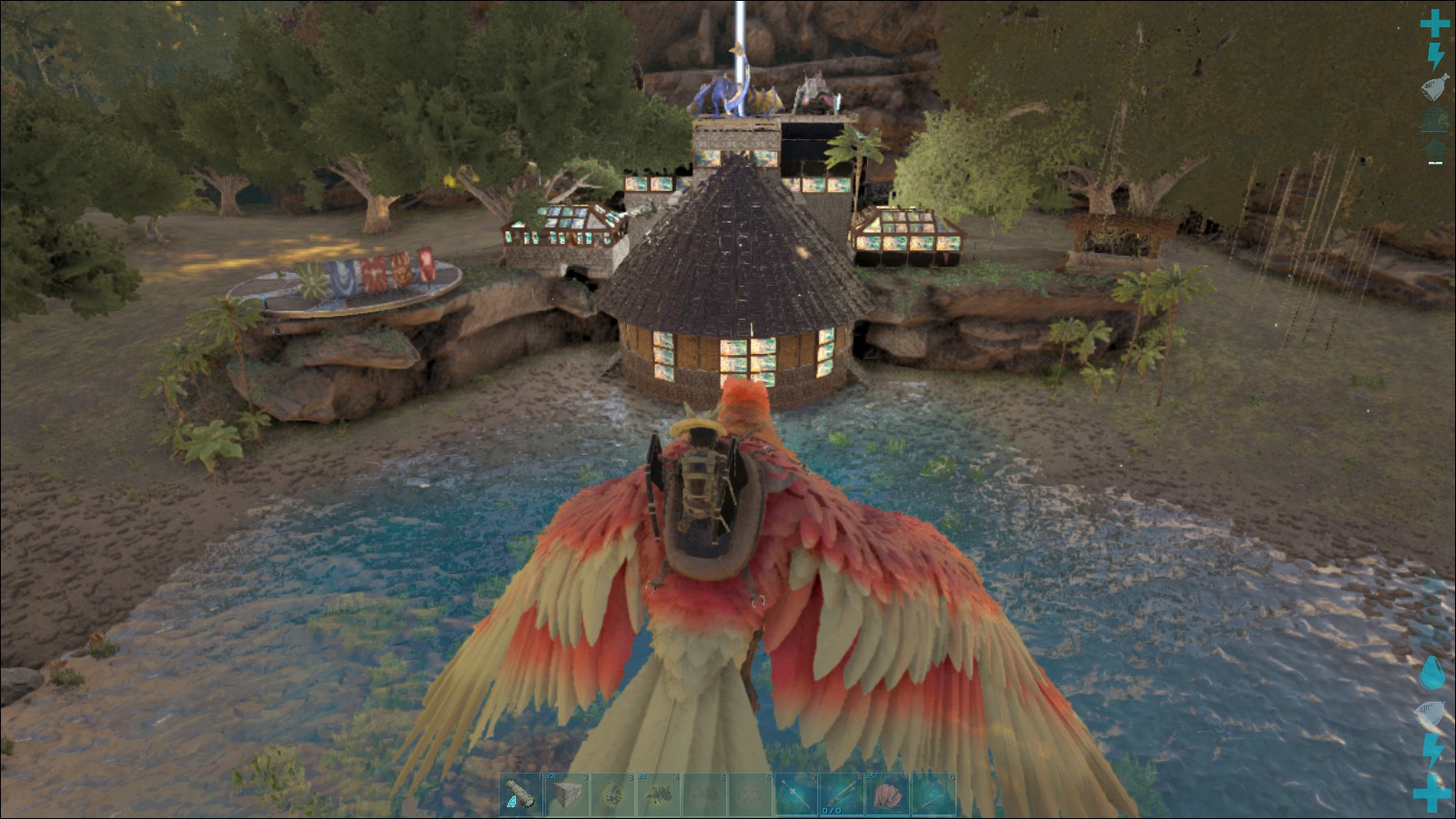Equip the 0/0 ammo weapon in slot 8
Viewport: 1456px width, 819px height.
pos(842,794)
